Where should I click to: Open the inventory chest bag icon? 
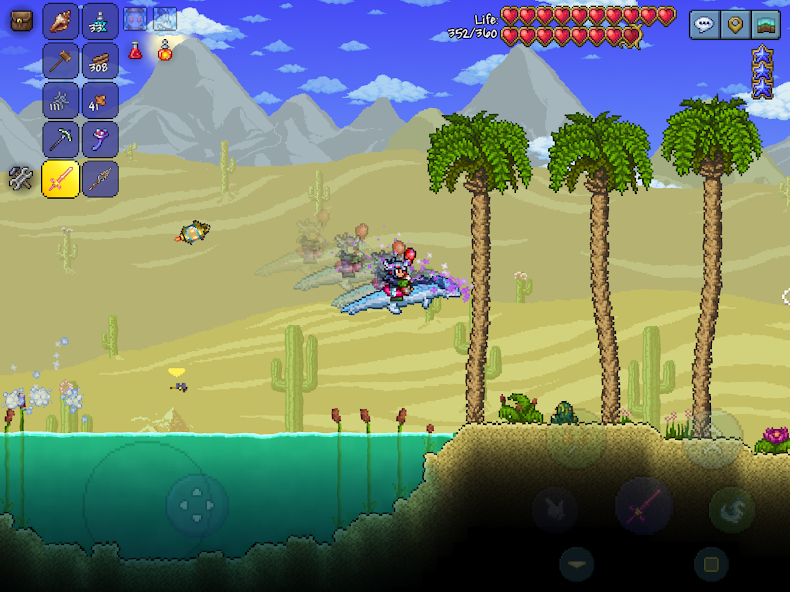pos(21,21)
